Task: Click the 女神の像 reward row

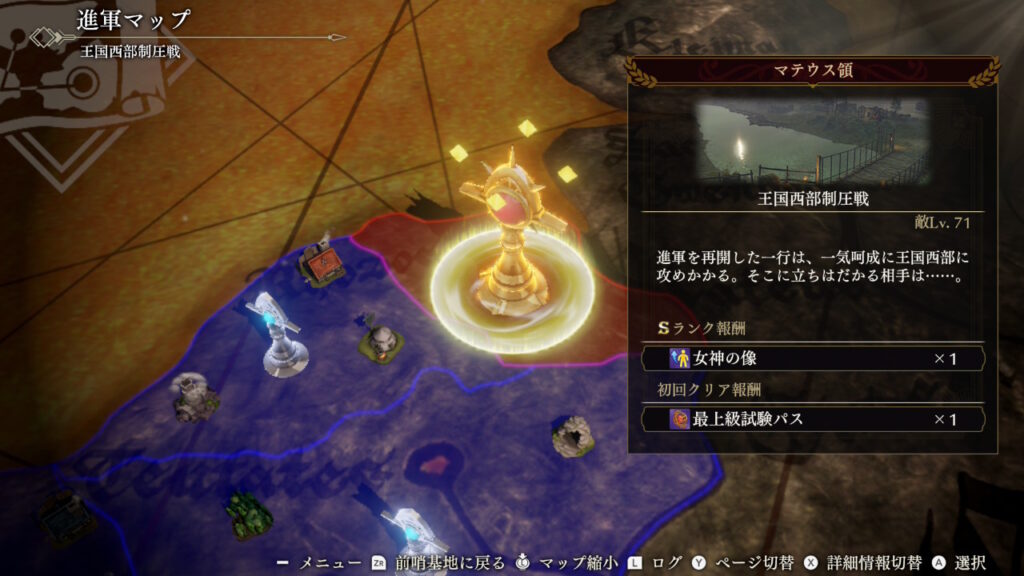Action: pos(812,358)
